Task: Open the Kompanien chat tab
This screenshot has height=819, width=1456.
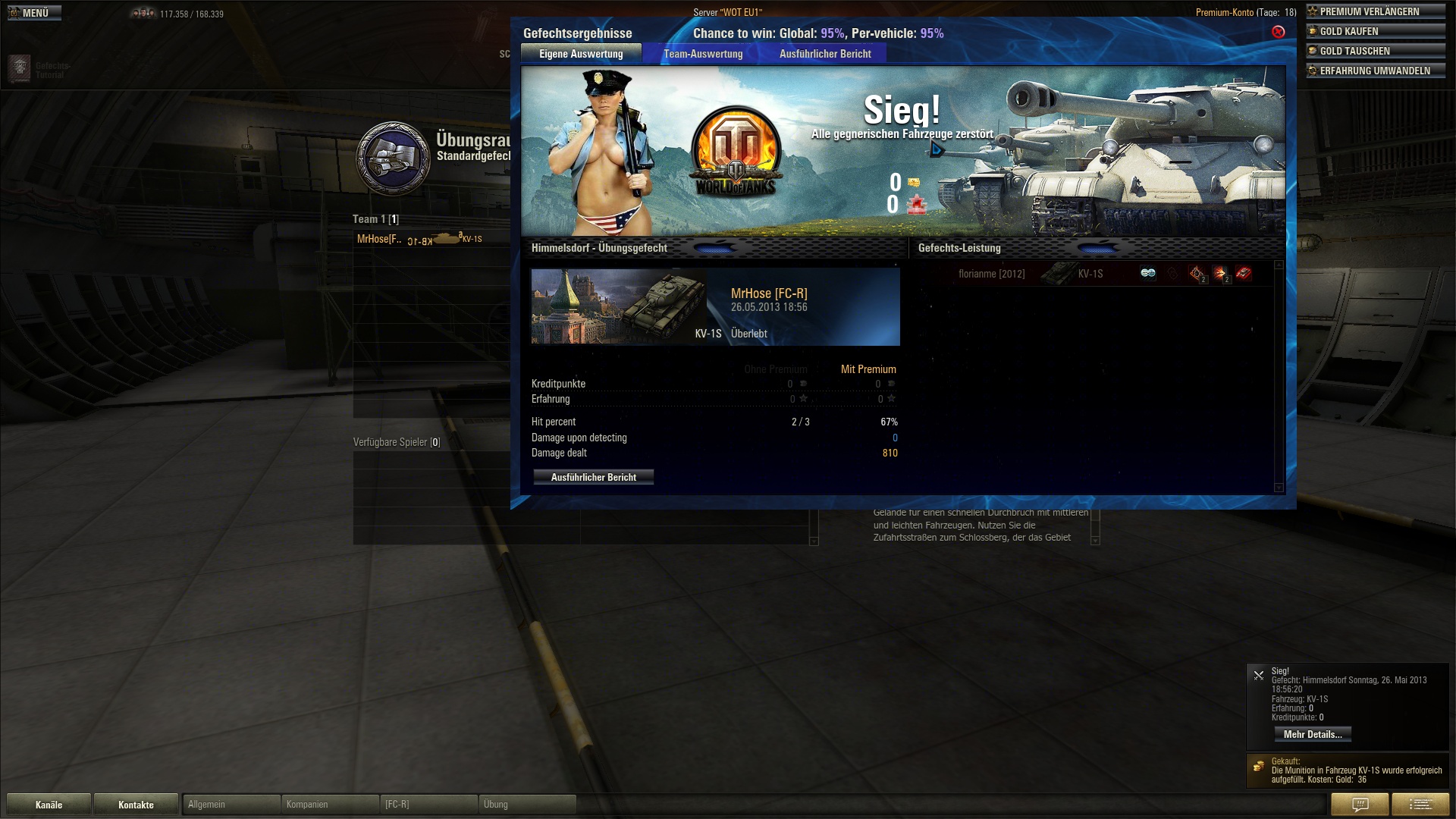Action: pyautogui.click(x=330, y=804)
